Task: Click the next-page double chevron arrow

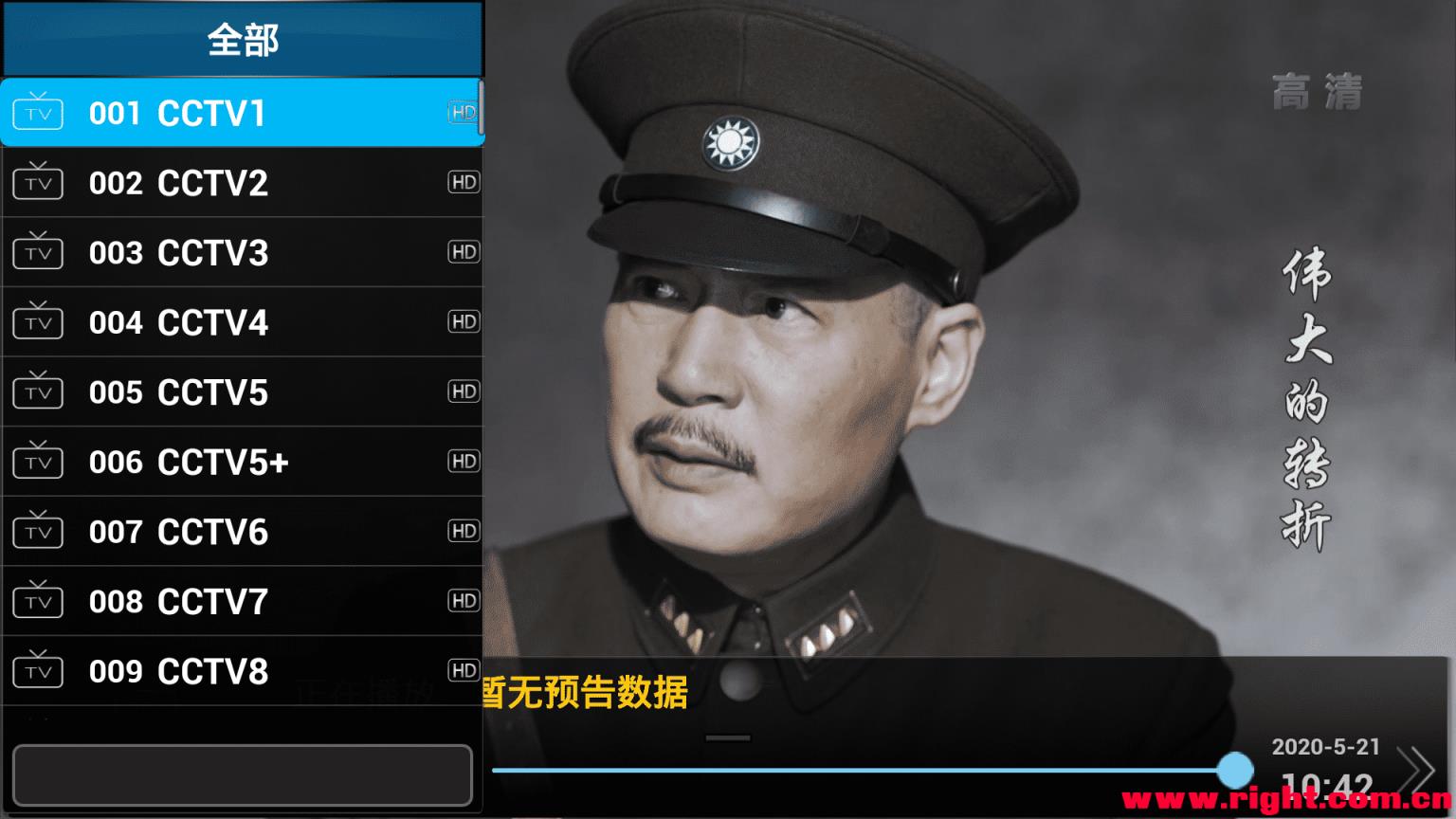Action: 1416,770
